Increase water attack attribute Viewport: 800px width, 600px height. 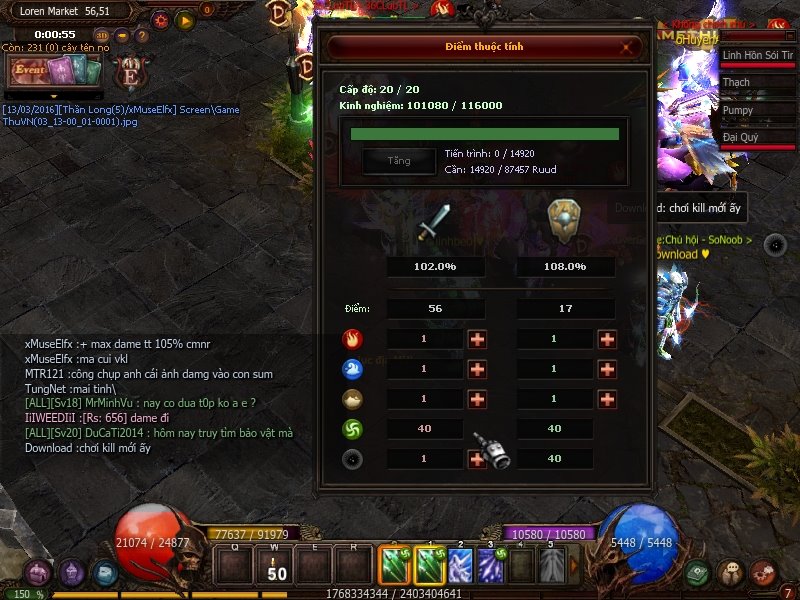[477, 369]
